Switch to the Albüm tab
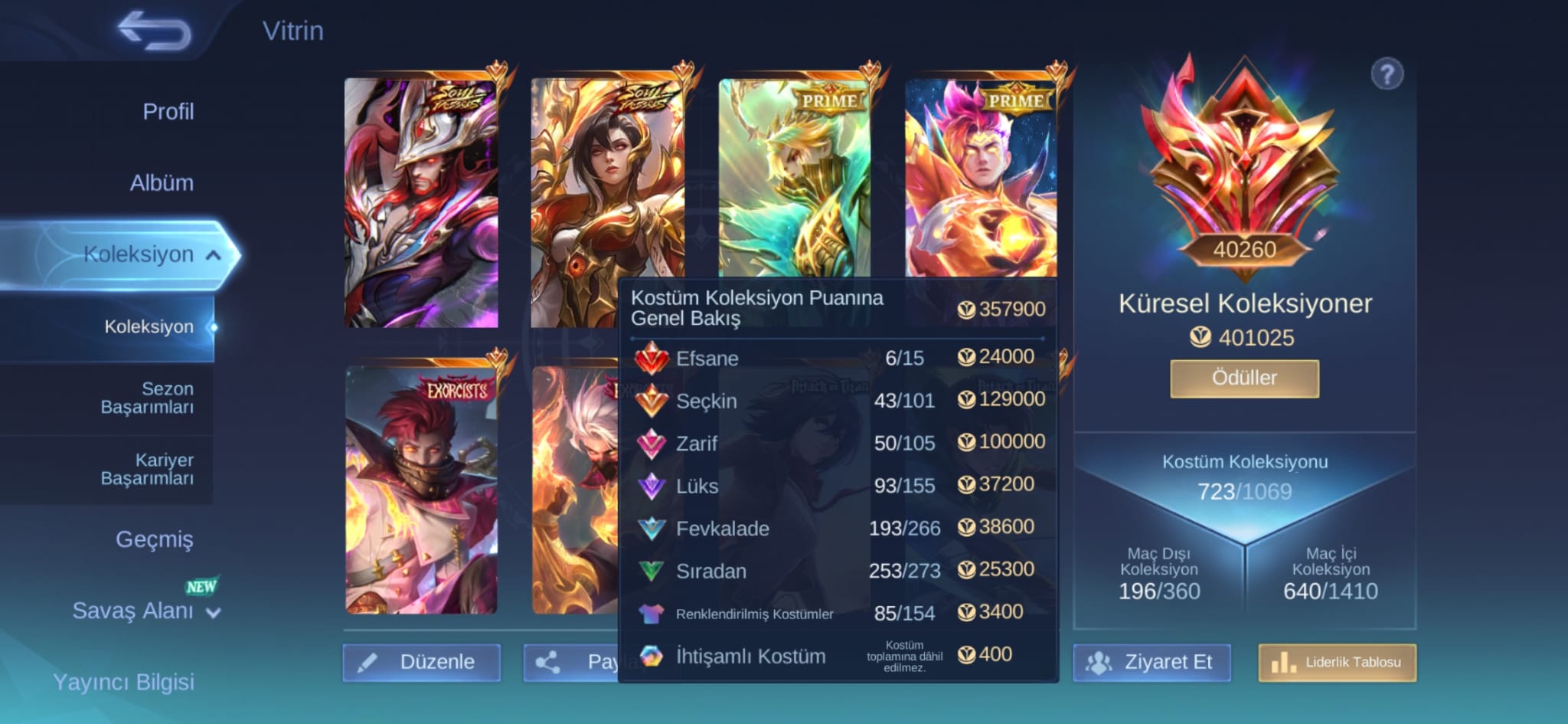 click(161, 183)
